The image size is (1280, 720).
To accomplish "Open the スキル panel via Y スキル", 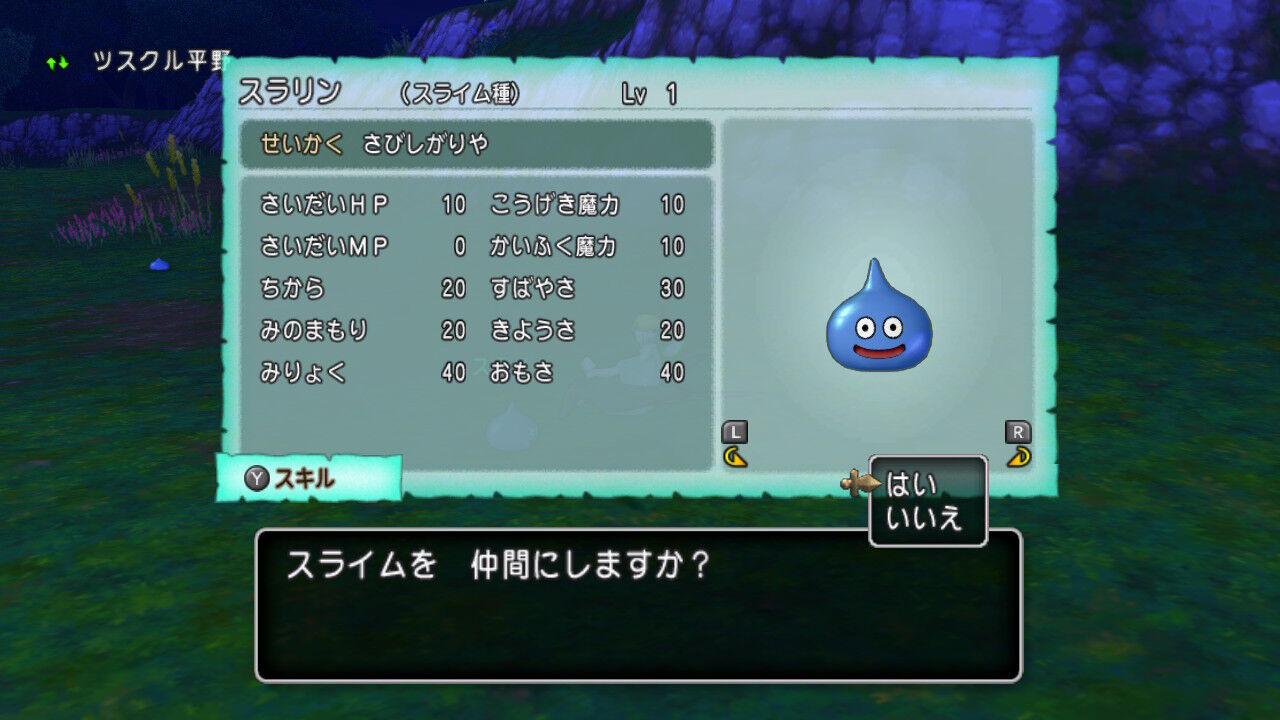I will point(300,479).
